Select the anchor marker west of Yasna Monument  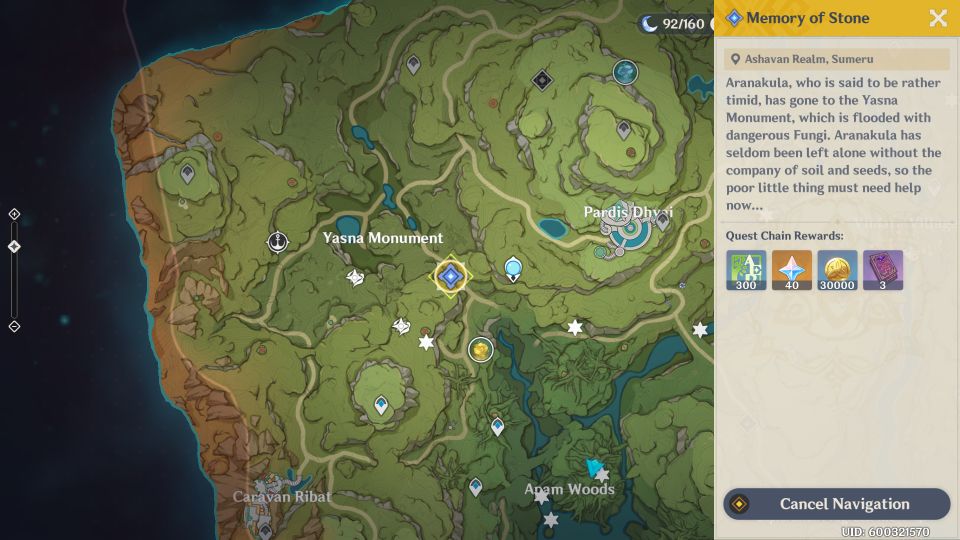click(278, 242)
